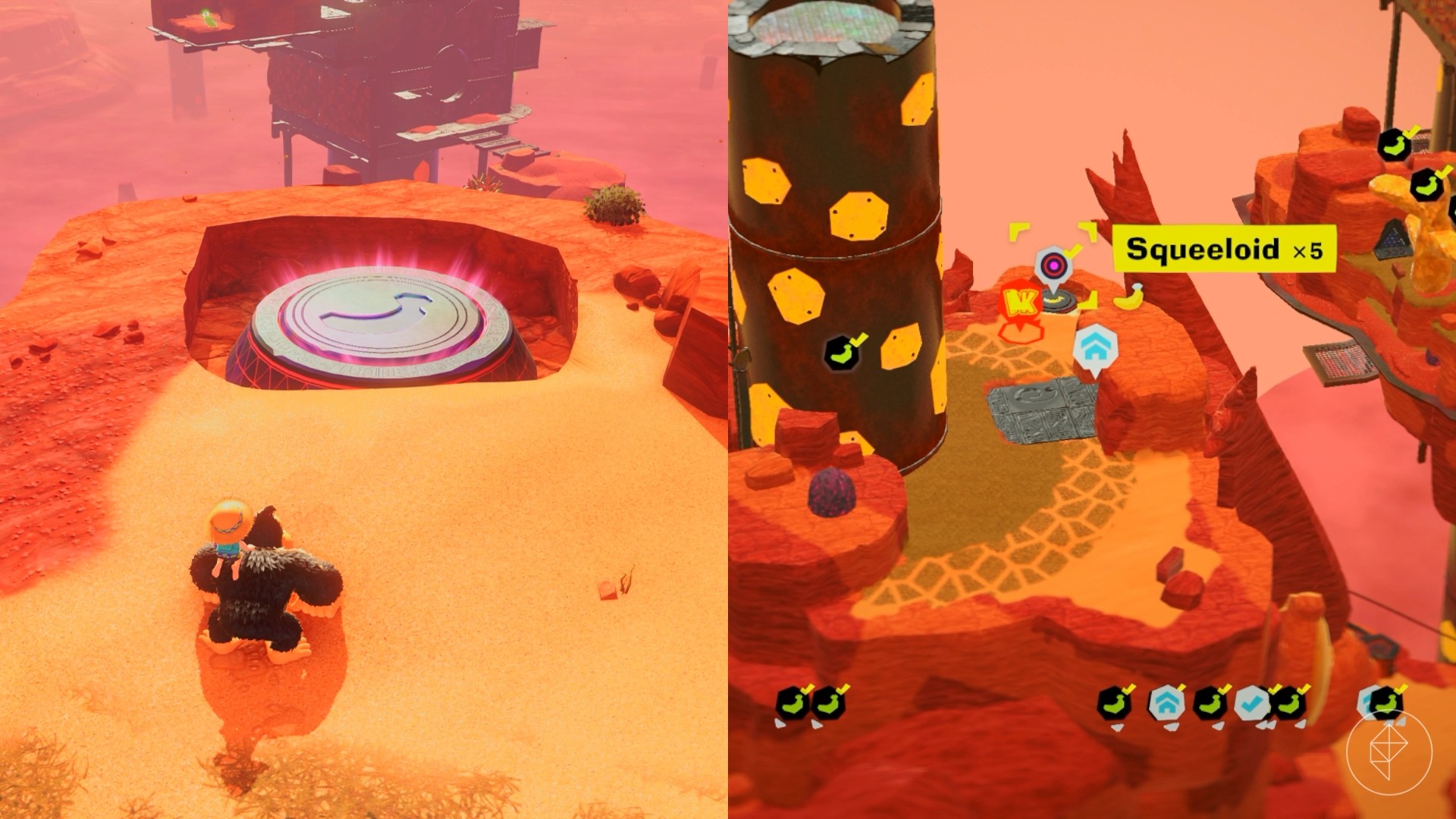Click the Squeeloid ×5 label
1456x819 pixels.
point(1223,249)
